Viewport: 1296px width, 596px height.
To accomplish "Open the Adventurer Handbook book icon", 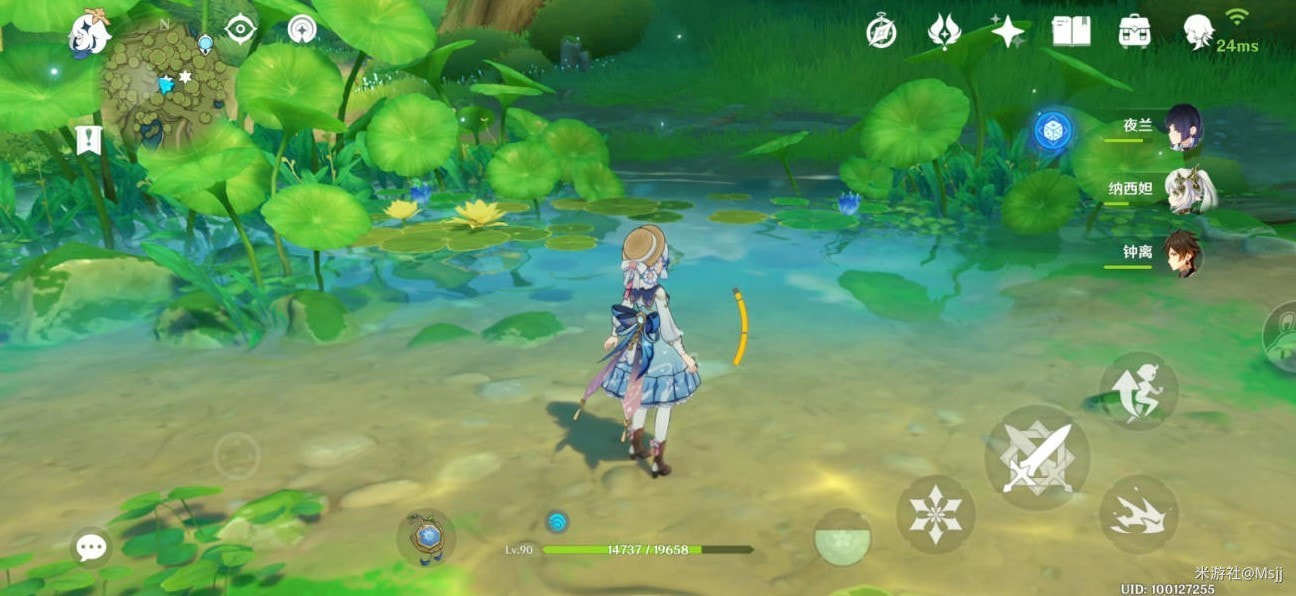I will [x=1071, y=32].
